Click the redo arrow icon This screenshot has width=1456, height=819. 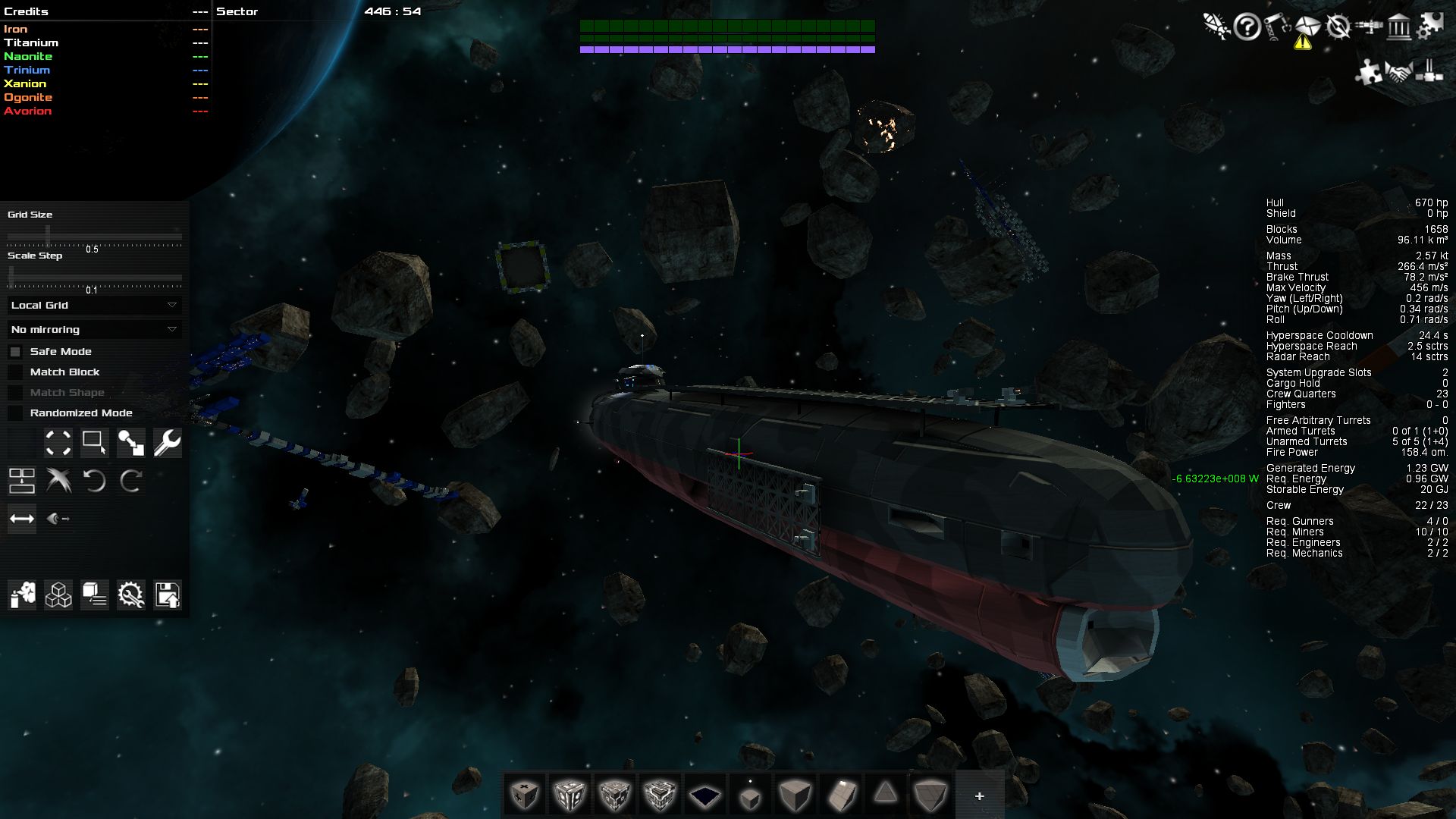(131, 480)
